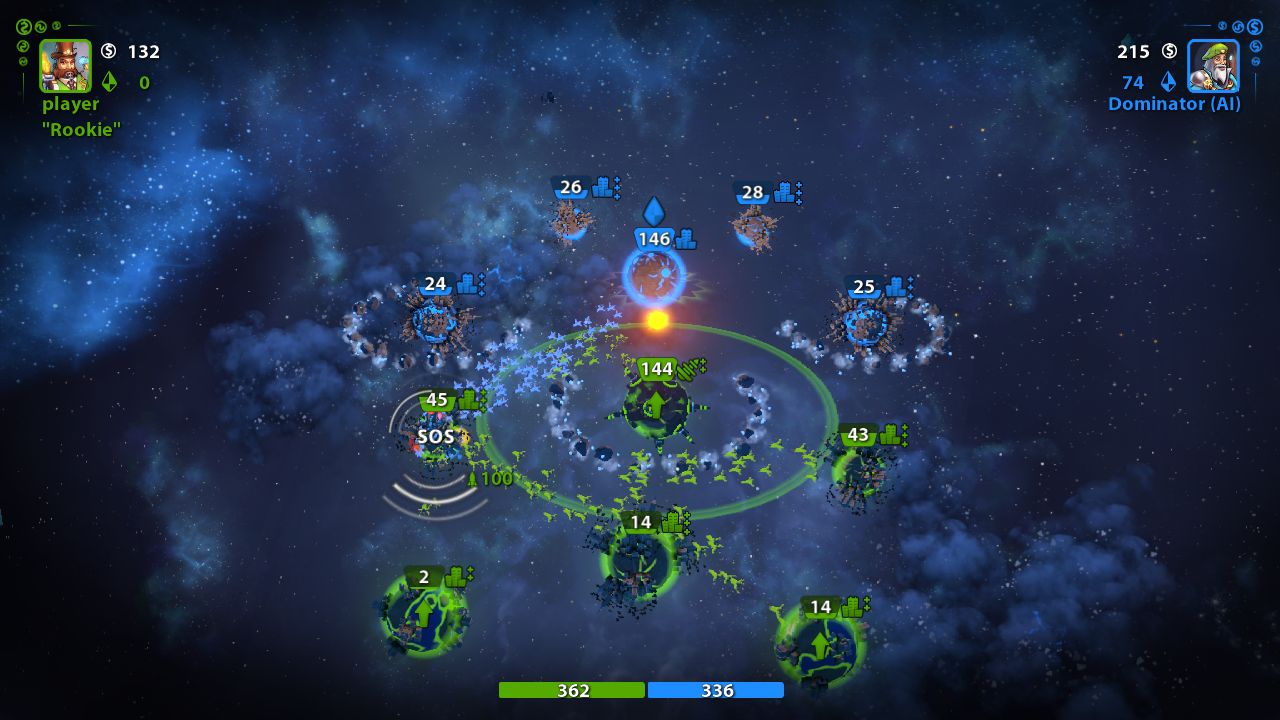Click the blue crystal icon showing 74

(1170, 83)
